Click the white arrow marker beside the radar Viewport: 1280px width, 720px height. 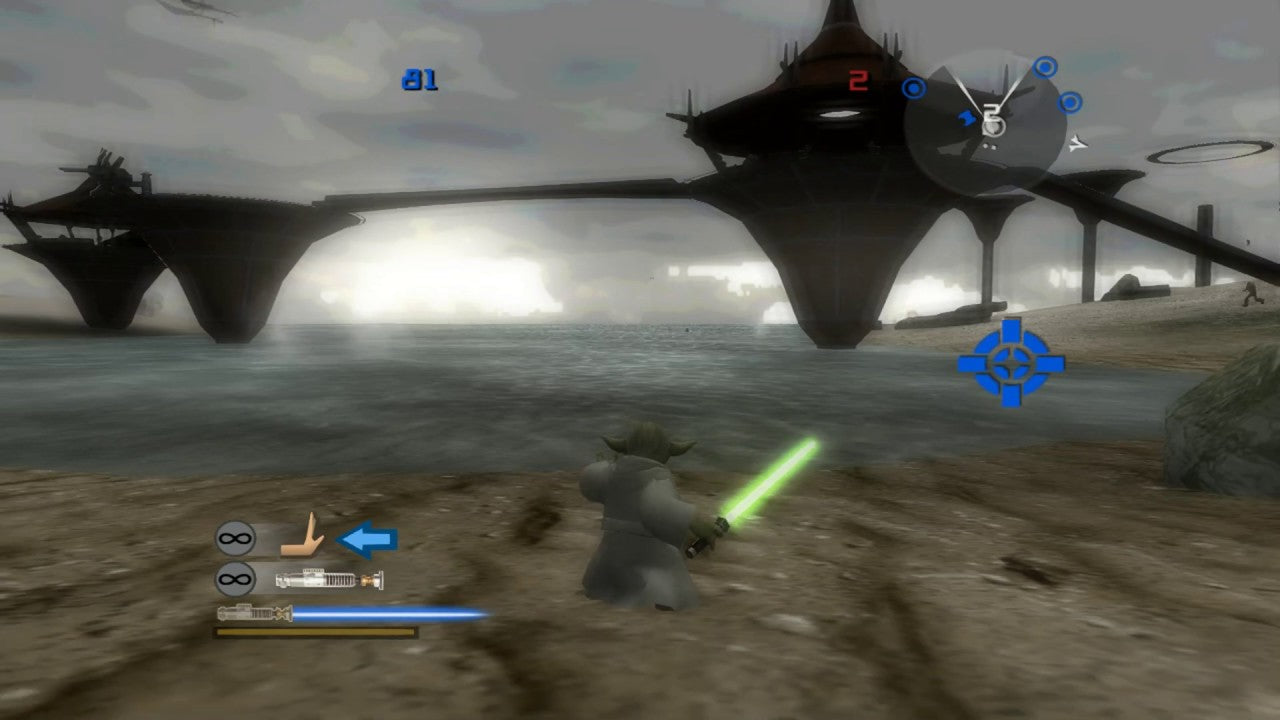[1078, 142]
